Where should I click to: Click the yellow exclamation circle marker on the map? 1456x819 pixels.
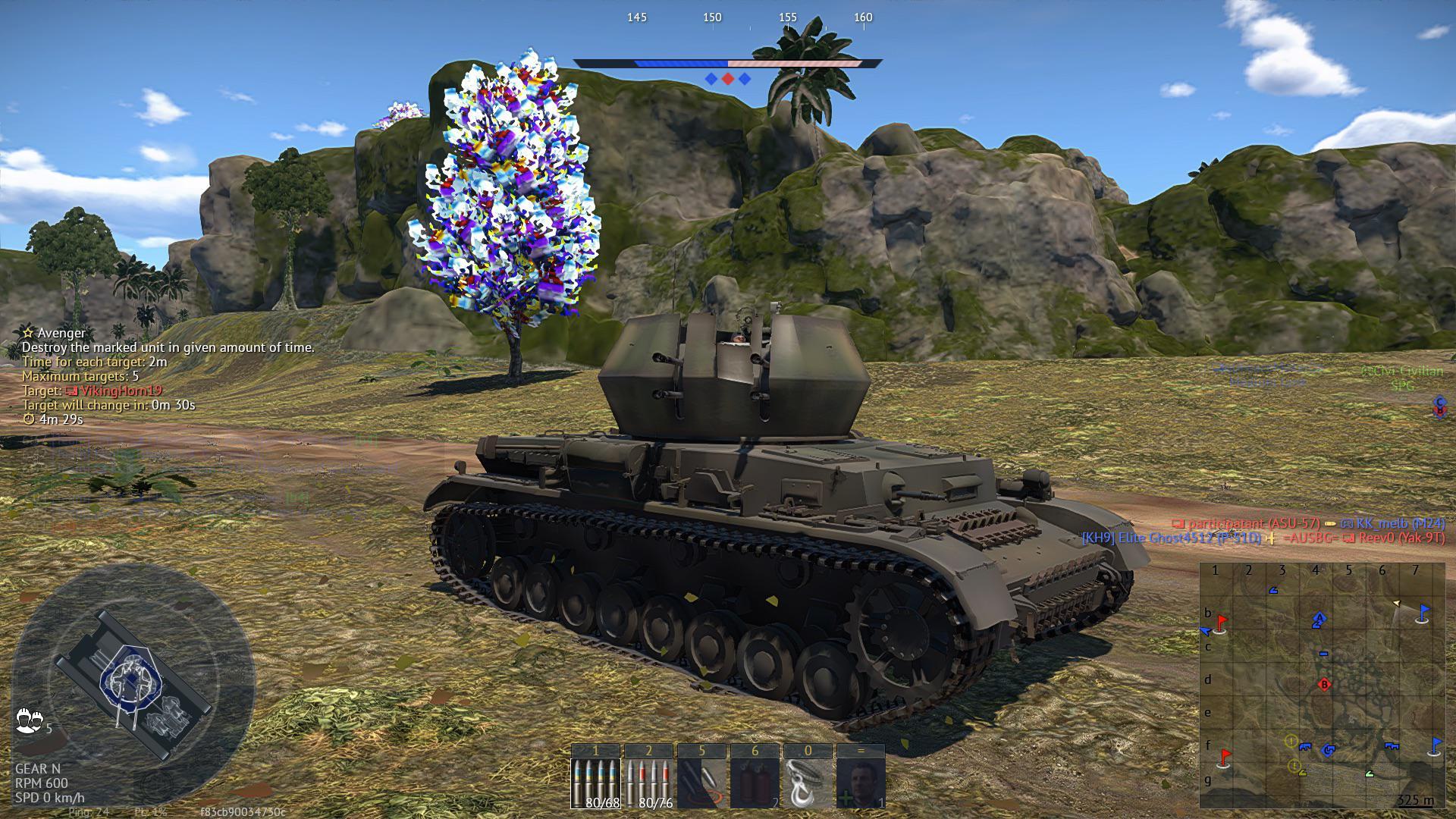tap(1291, 742)
